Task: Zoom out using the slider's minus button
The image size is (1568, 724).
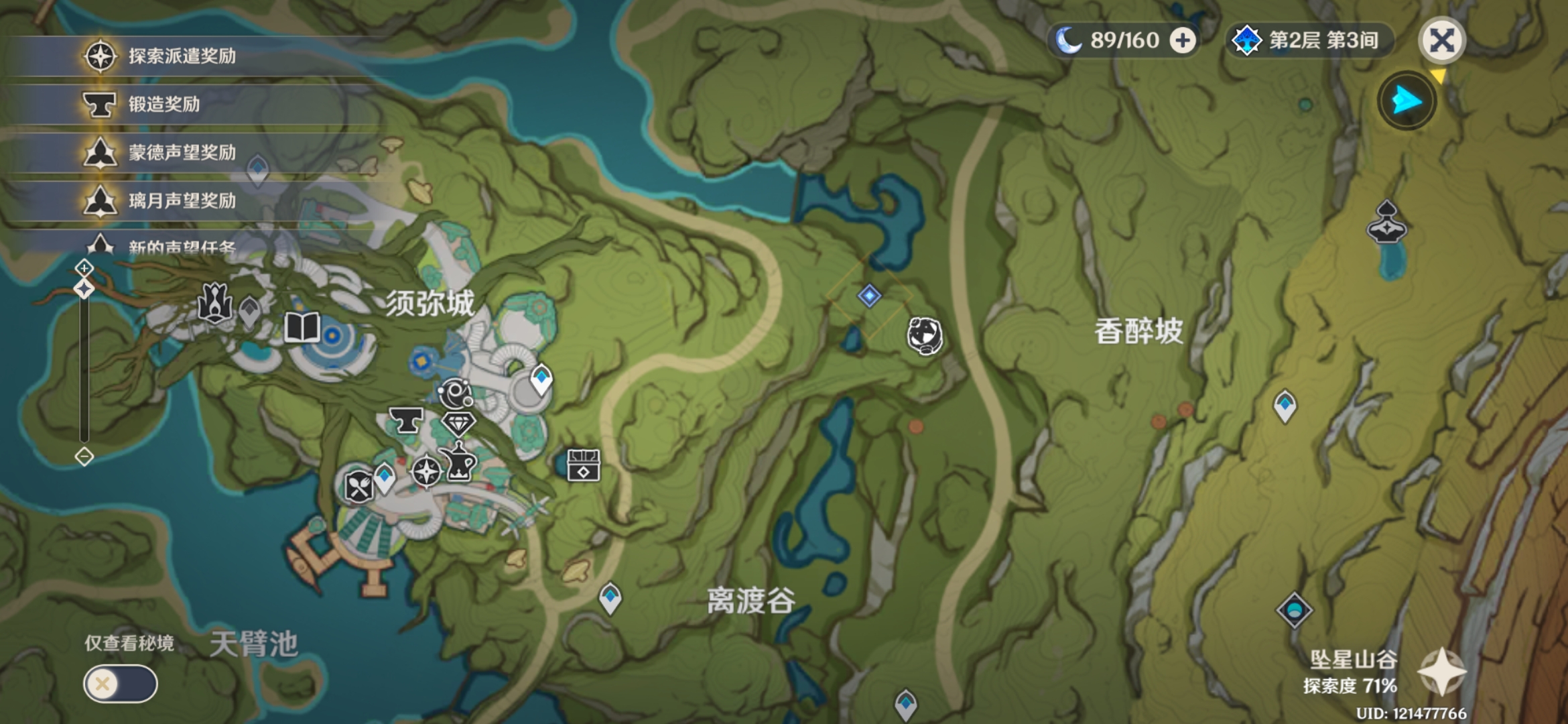Action: pos(84,457)
